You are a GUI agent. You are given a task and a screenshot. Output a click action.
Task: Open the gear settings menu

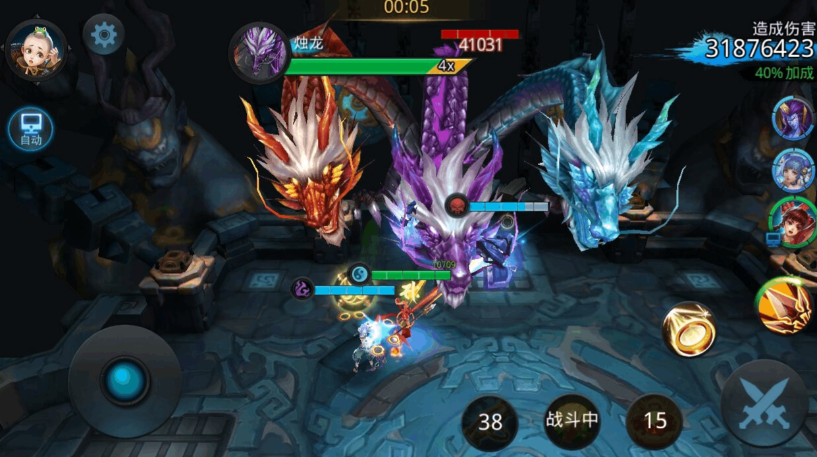tap(103, 35)
